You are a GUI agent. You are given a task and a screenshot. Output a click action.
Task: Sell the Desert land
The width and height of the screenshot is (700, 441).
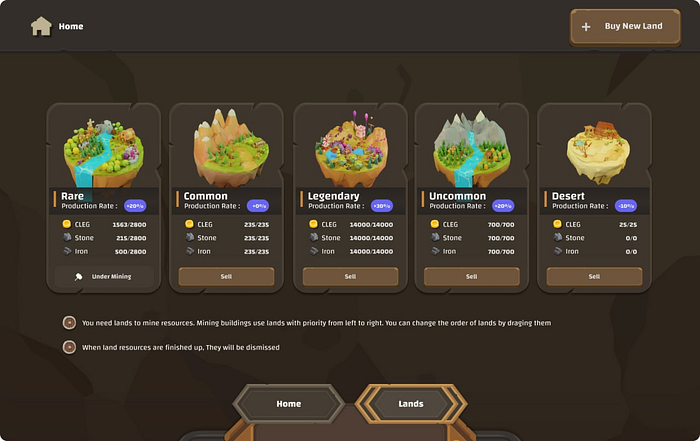594,276
